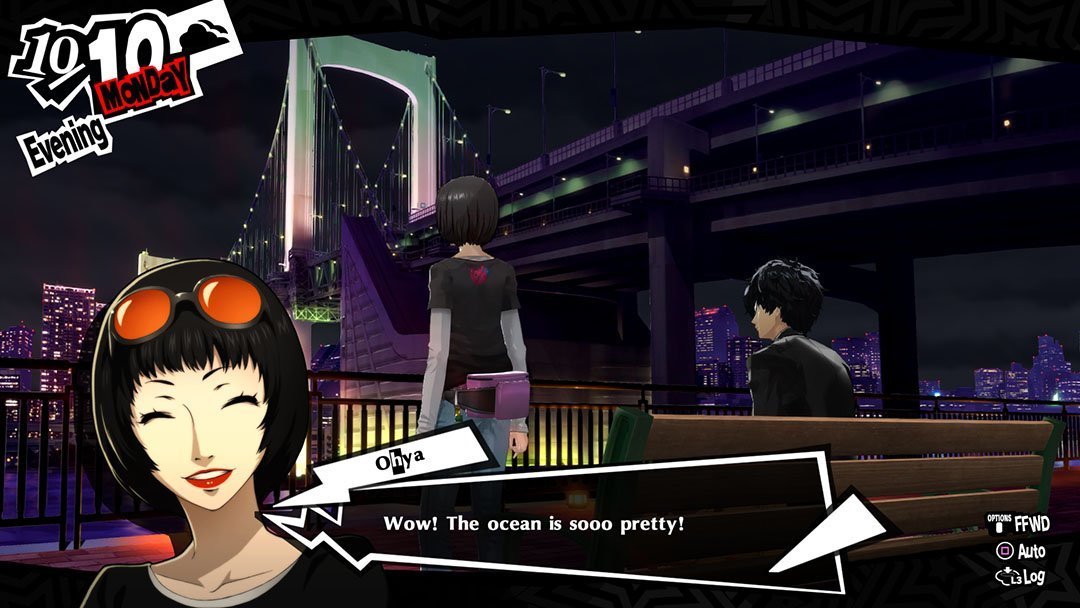Toggle Auto dialogue advance
Screen dimensions: 1080x608
click(1021, 551)
